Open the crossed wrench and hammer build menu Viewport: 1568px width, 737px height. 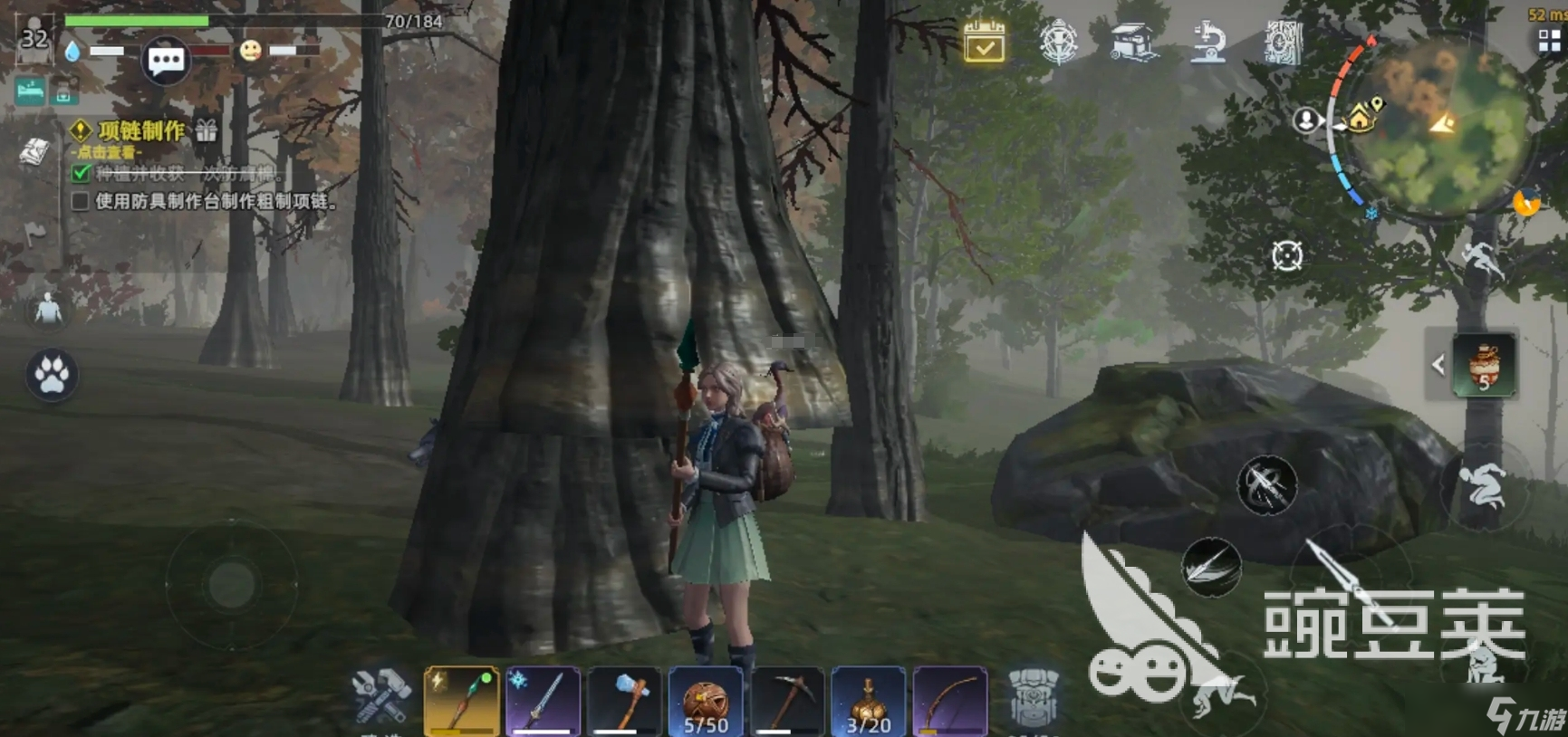(x=381, y=696)
